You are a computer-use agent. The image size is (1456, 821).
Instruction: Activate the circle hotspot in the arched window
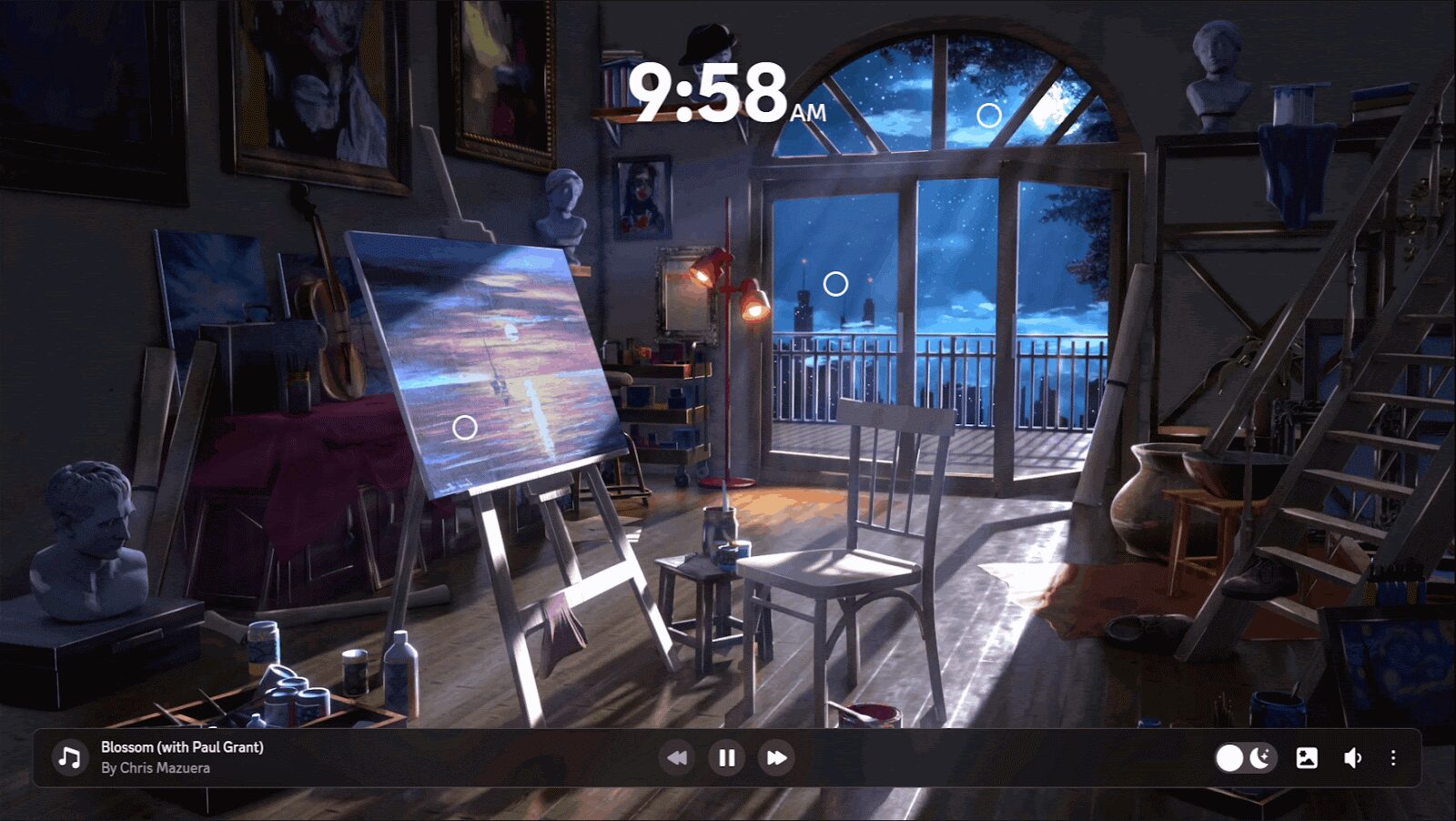(x=989, y=115)
